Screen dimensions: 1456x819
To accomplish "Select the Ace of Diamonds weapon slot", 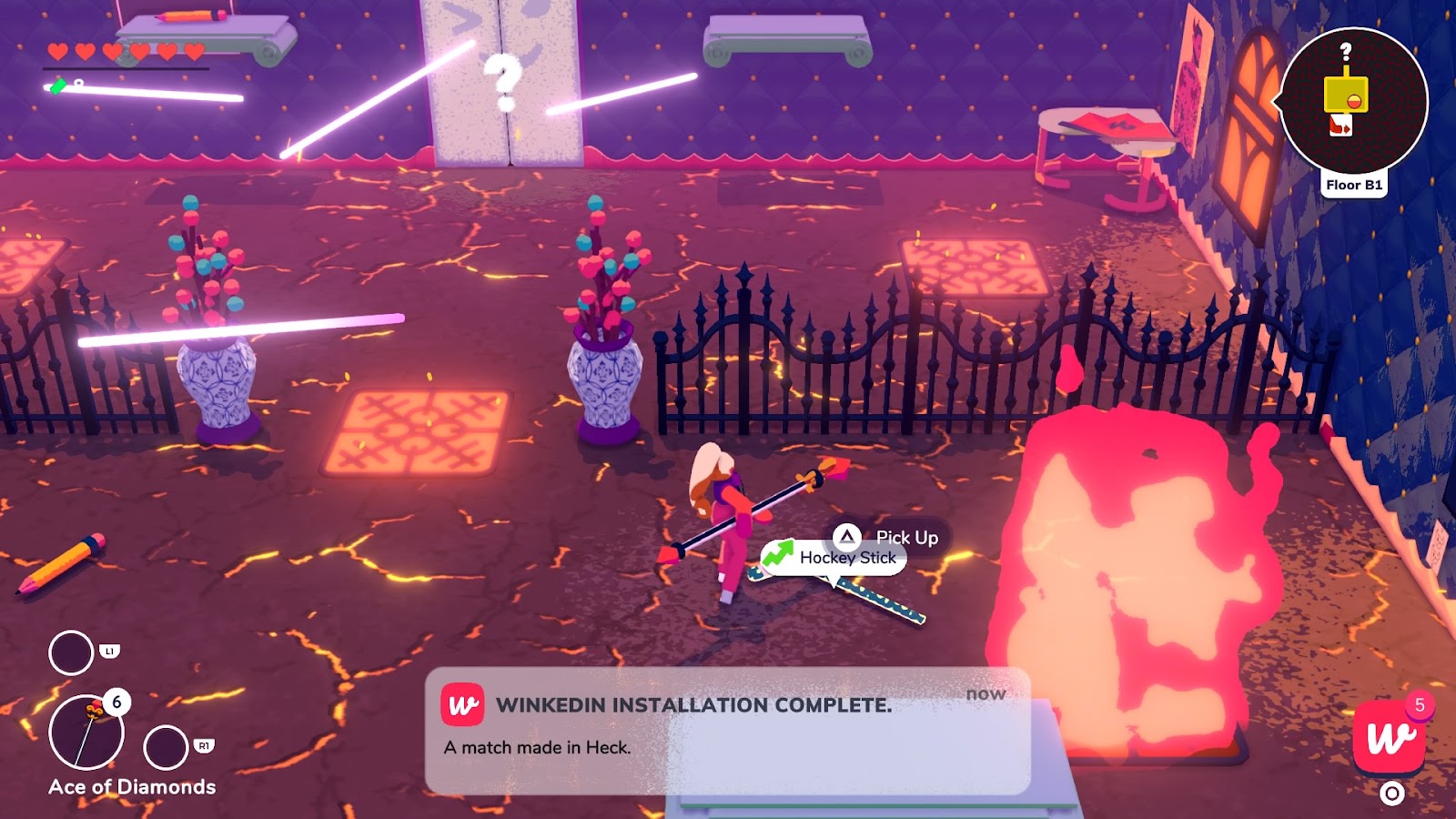I will click(x=87, y=733).
